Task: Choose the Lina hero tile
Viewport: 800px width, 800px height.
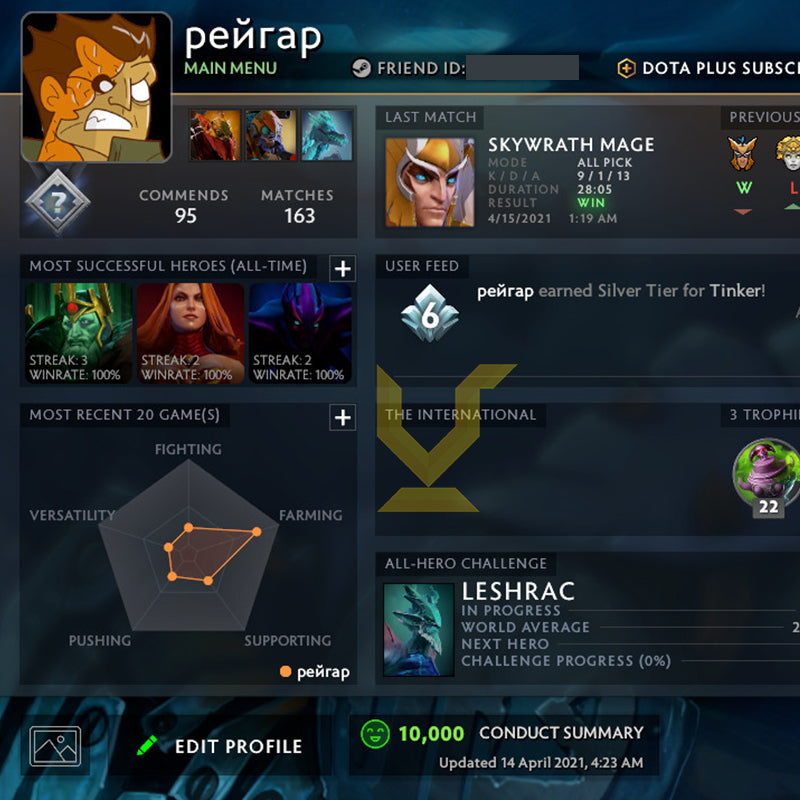Action: tap(190, 334)
